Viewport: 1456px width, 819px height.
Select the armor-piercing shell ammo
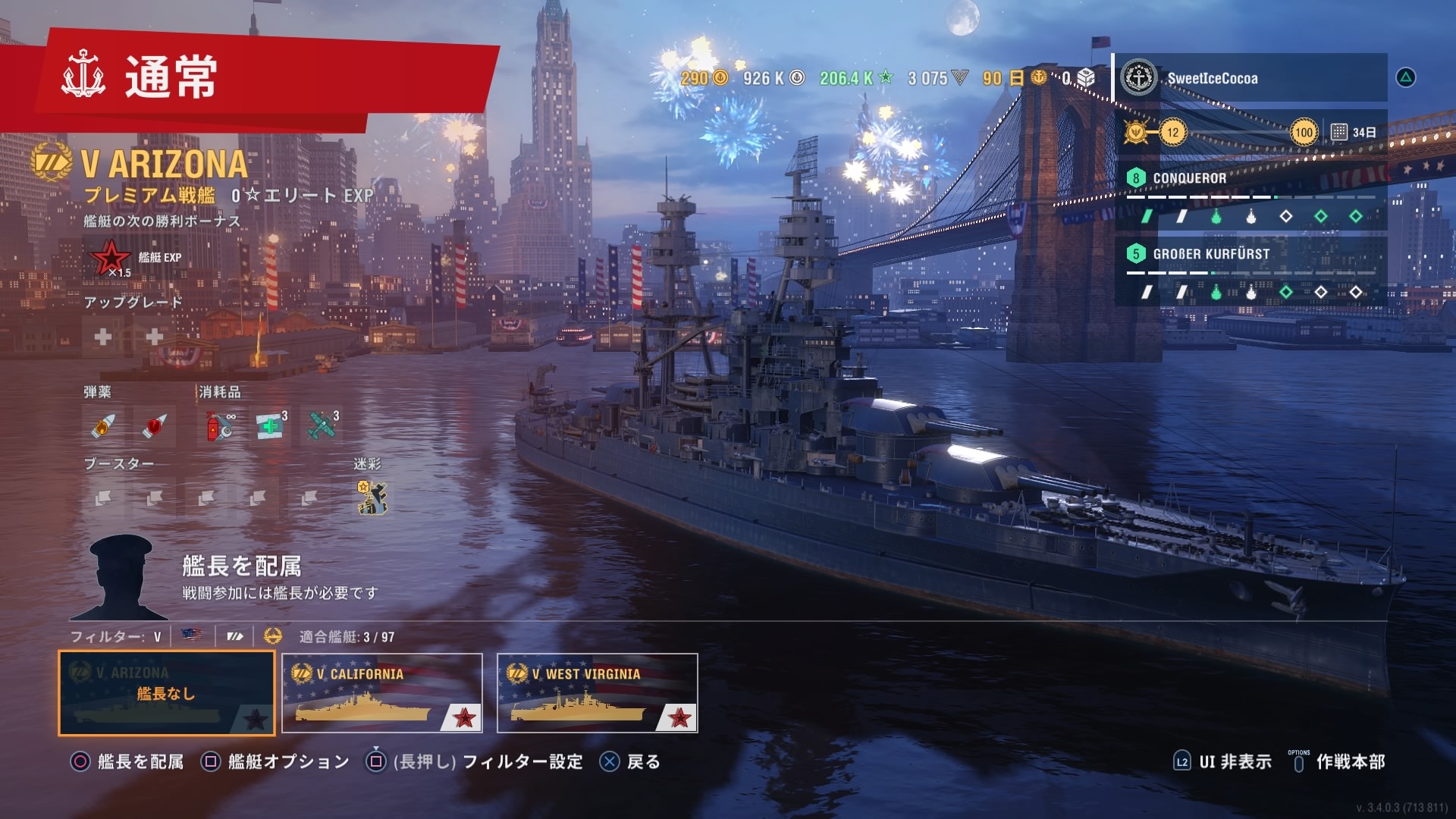pyautogui.click(x=154, y=426)
